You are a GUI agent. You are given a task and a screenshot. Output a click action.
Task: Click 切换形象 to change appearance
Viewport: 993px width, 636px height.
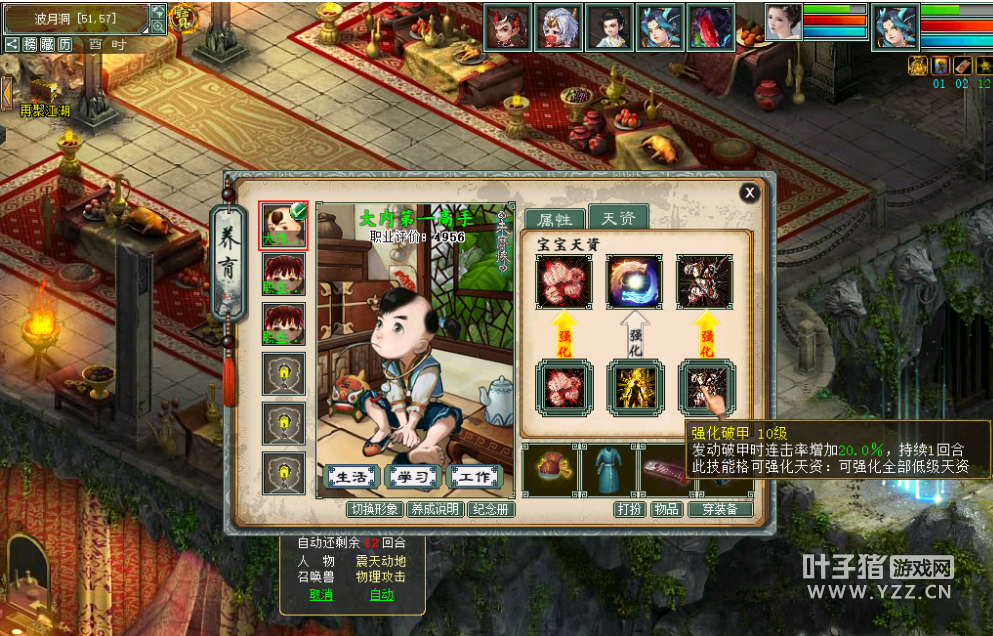tap(375, 509)
